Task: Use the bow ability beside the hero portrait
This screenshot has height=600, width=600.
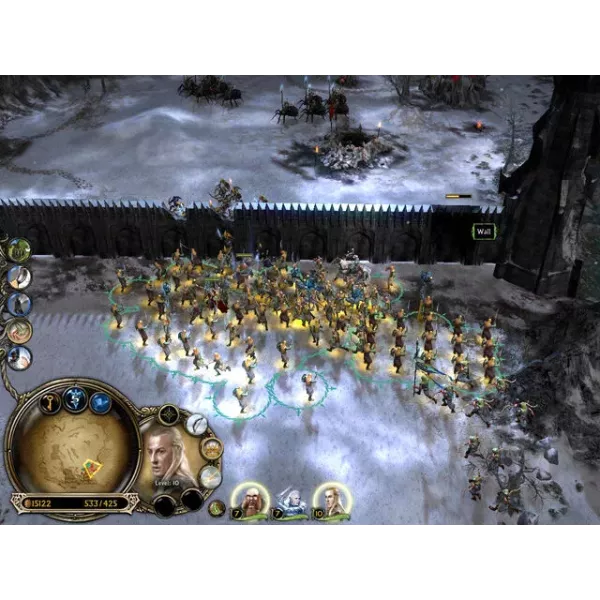Action: tap(196, 424)
